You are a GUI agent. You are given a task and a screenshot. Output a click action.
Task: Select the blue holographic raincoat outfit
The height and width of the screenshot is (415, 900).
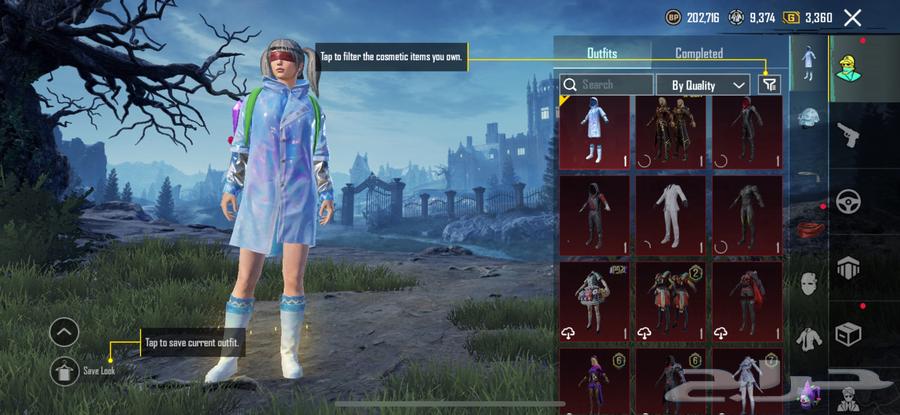[595, 133]
